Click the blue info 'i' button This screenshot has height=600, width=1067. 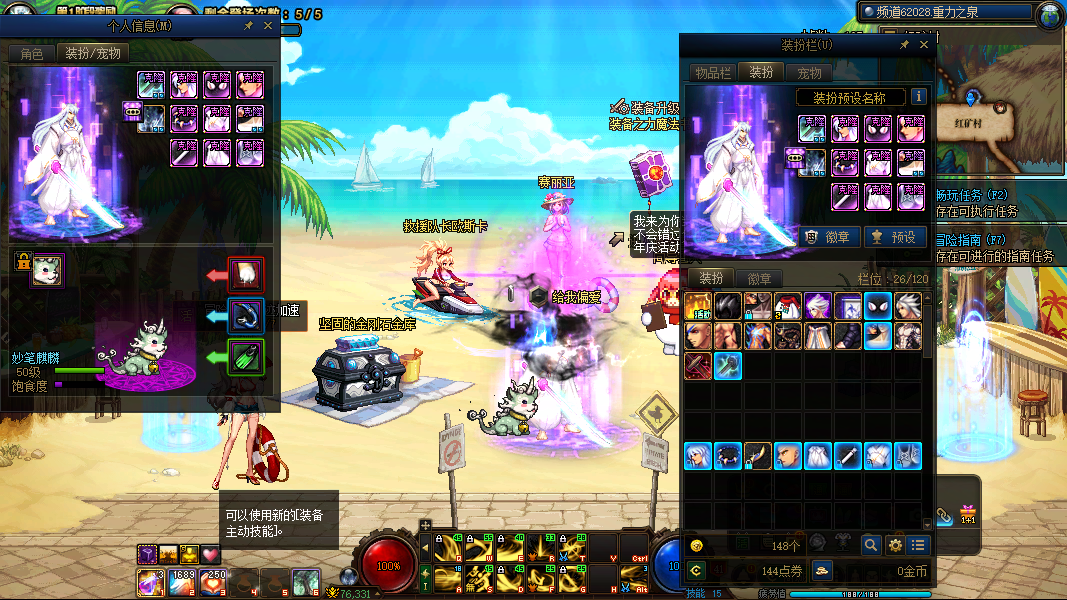coord(918,97)
